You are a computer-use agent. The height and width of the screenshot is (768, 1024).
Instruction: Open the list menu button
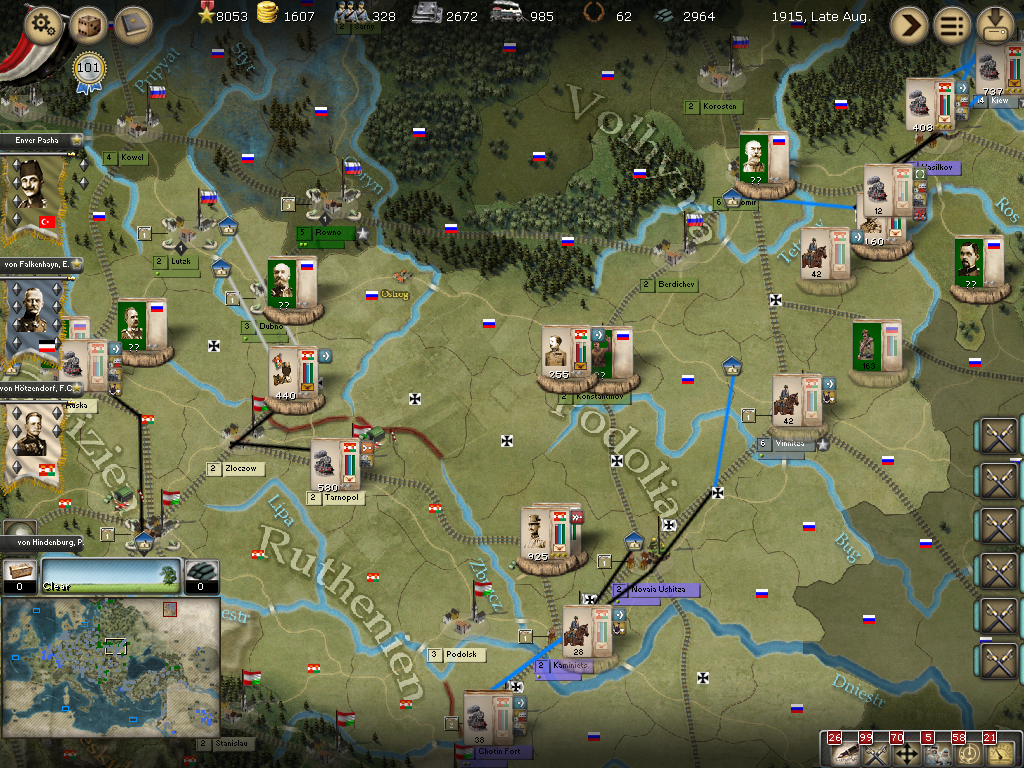point(953,26)
